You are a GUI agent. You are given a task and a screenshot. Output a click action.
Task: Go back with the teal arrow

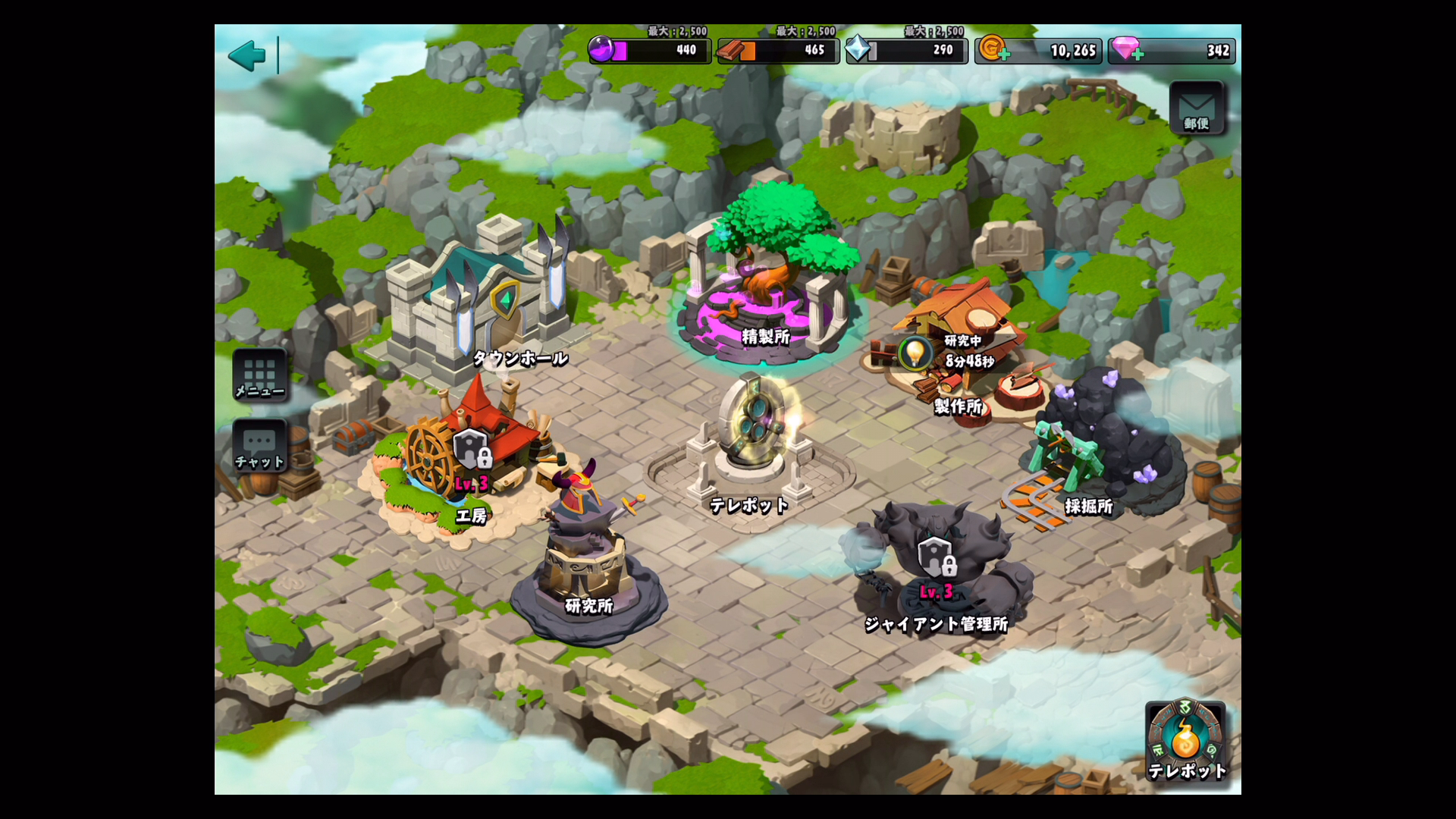[x=247, y=55]
